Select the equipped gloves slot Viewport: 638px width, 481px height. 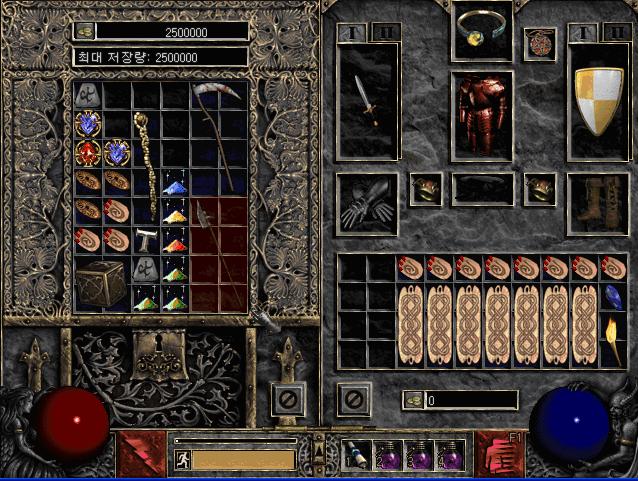[x=367, y=204]
